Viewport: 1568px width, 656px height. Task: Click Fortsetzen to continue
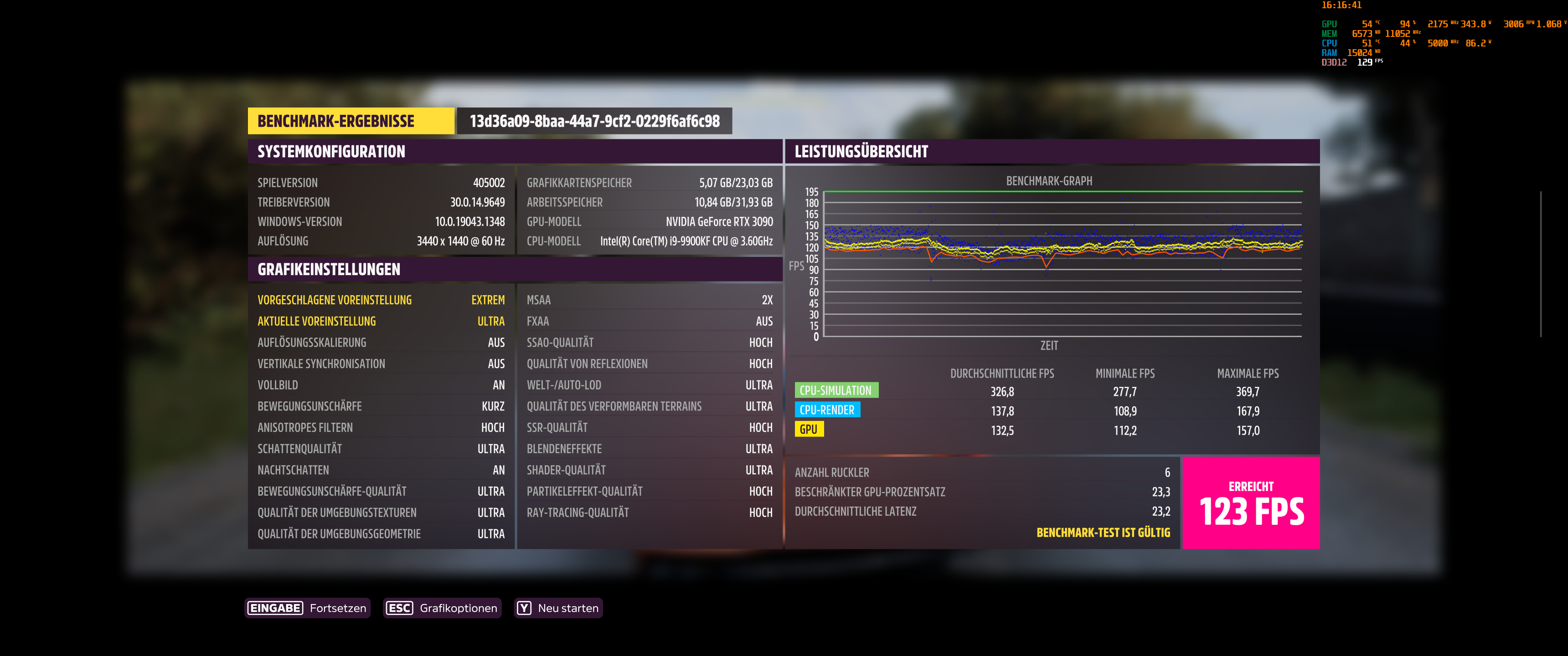[338, 607]
